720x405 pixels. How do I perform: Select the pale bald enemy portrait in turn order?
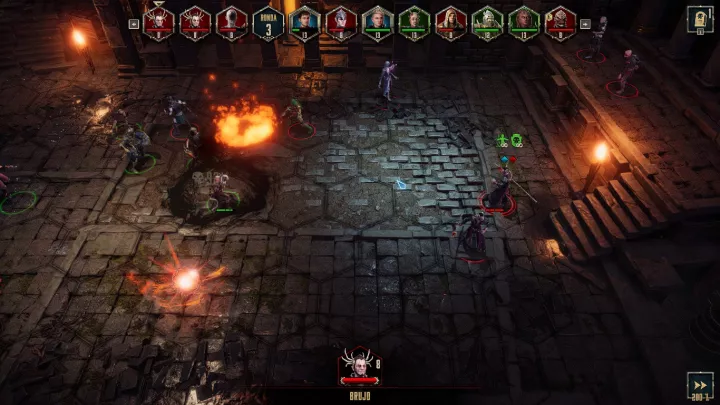click(x=231, y=22)
